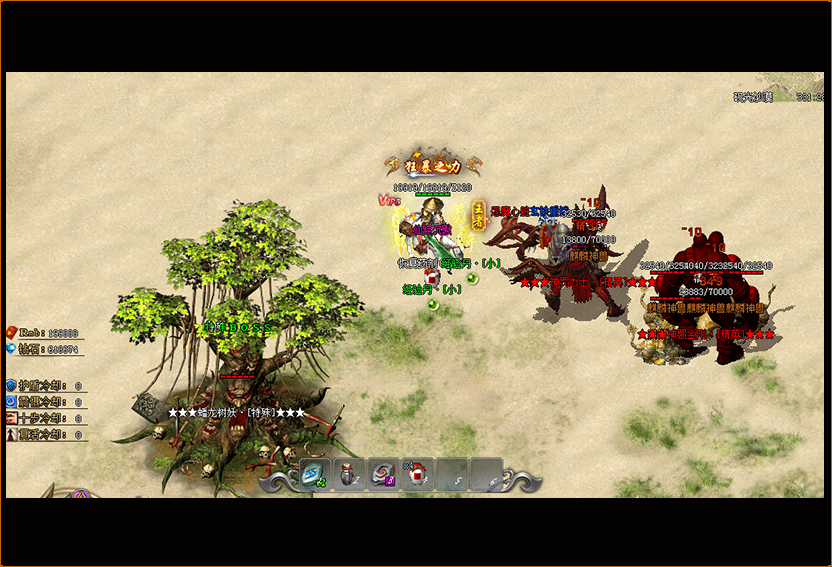Screen dimensions: 832x567
Task: Use the red and white potion in slot 4
Action: click(x=417, y=473)
